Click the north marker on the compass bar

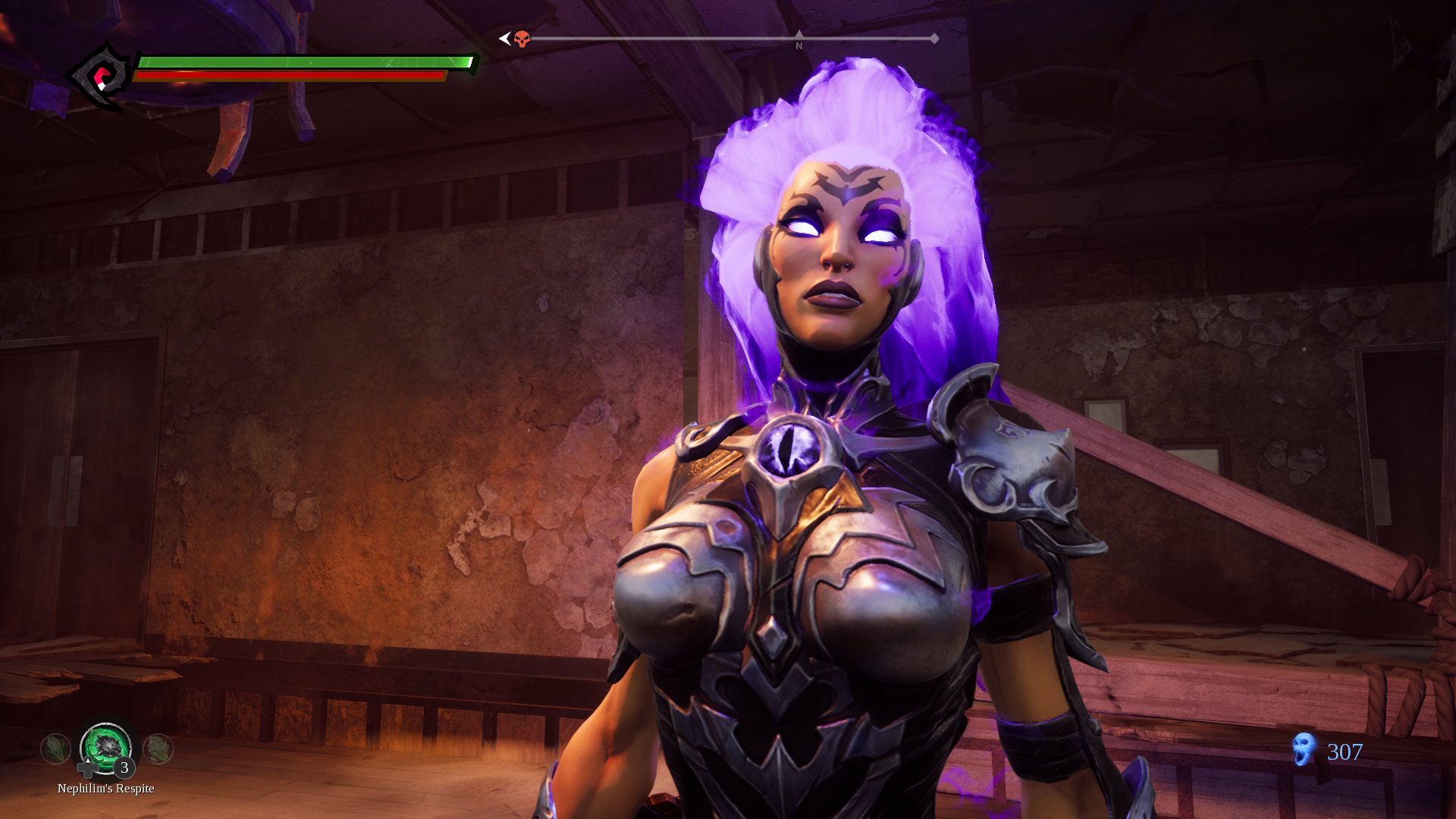(799, 39)
